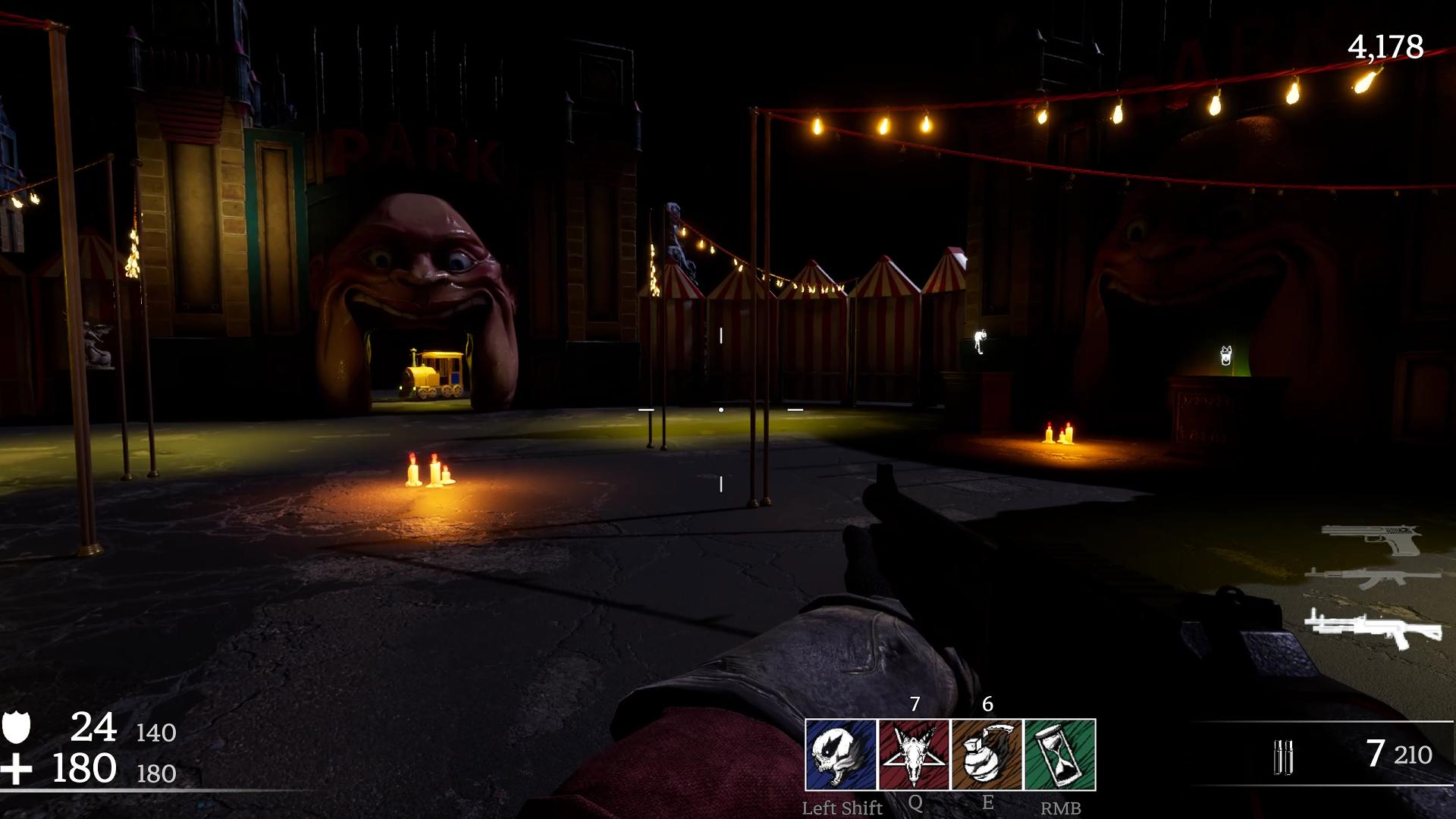Switch to the pistol weapon
This screenshot has height=819, width=1456.
coord(1373,540)
